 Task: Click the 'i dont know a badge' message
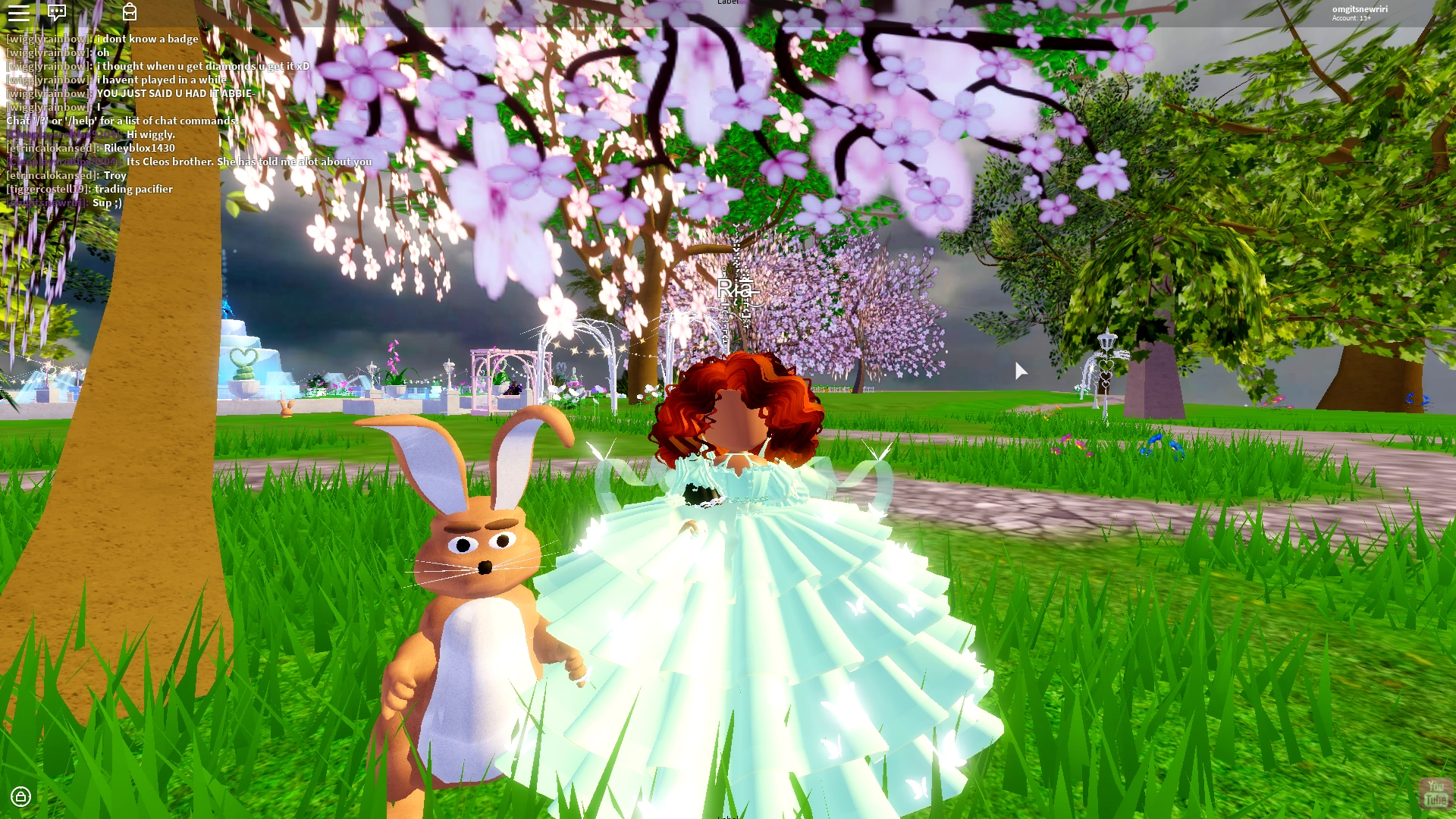tap(146, 39)
